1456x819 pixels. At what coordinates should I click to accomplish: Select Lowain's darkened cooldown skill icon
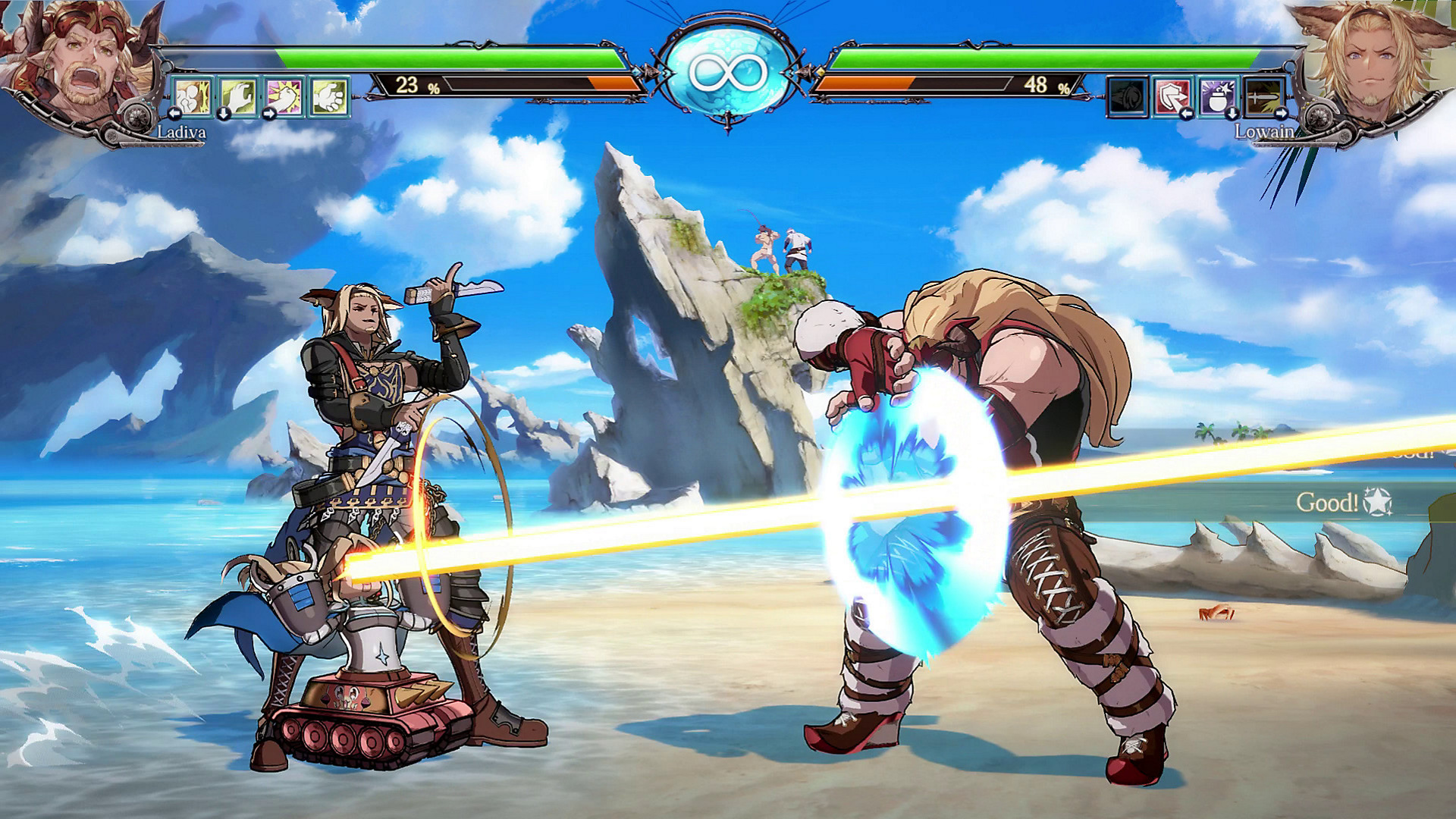pos(1128,96)
